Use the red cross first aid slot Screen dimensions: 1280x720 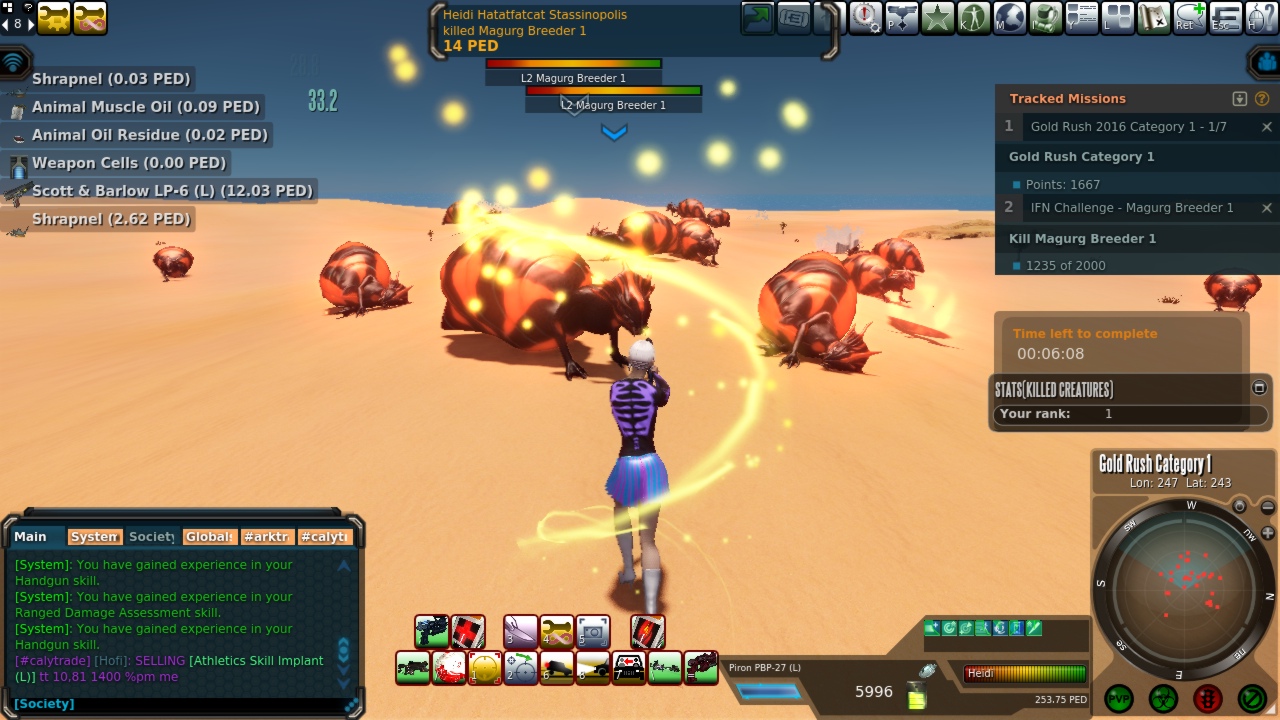(x=468, y=632)
